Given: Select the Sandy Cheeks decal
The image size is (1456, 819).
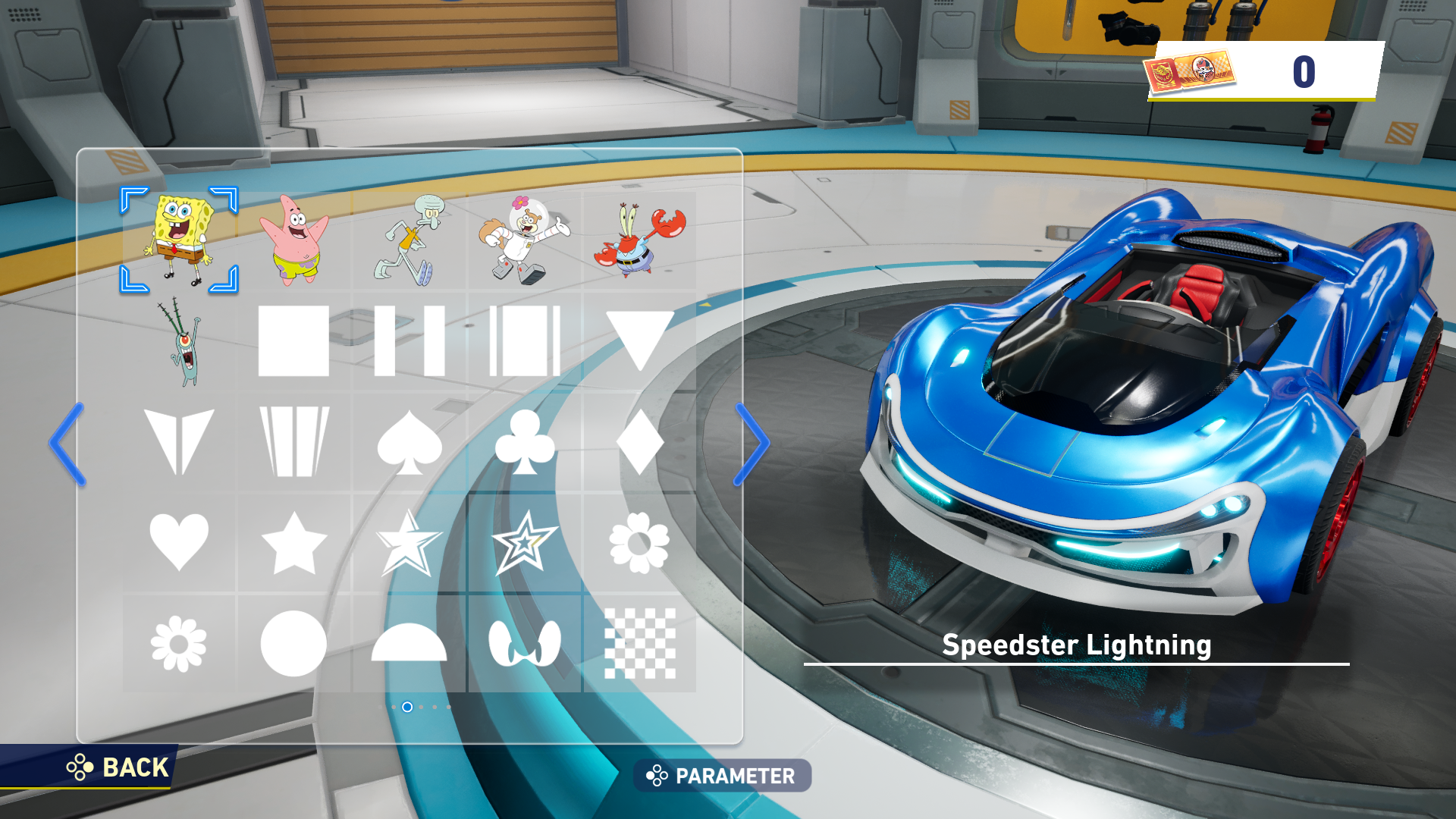Looking at the screenshot, I should point(524,240).
